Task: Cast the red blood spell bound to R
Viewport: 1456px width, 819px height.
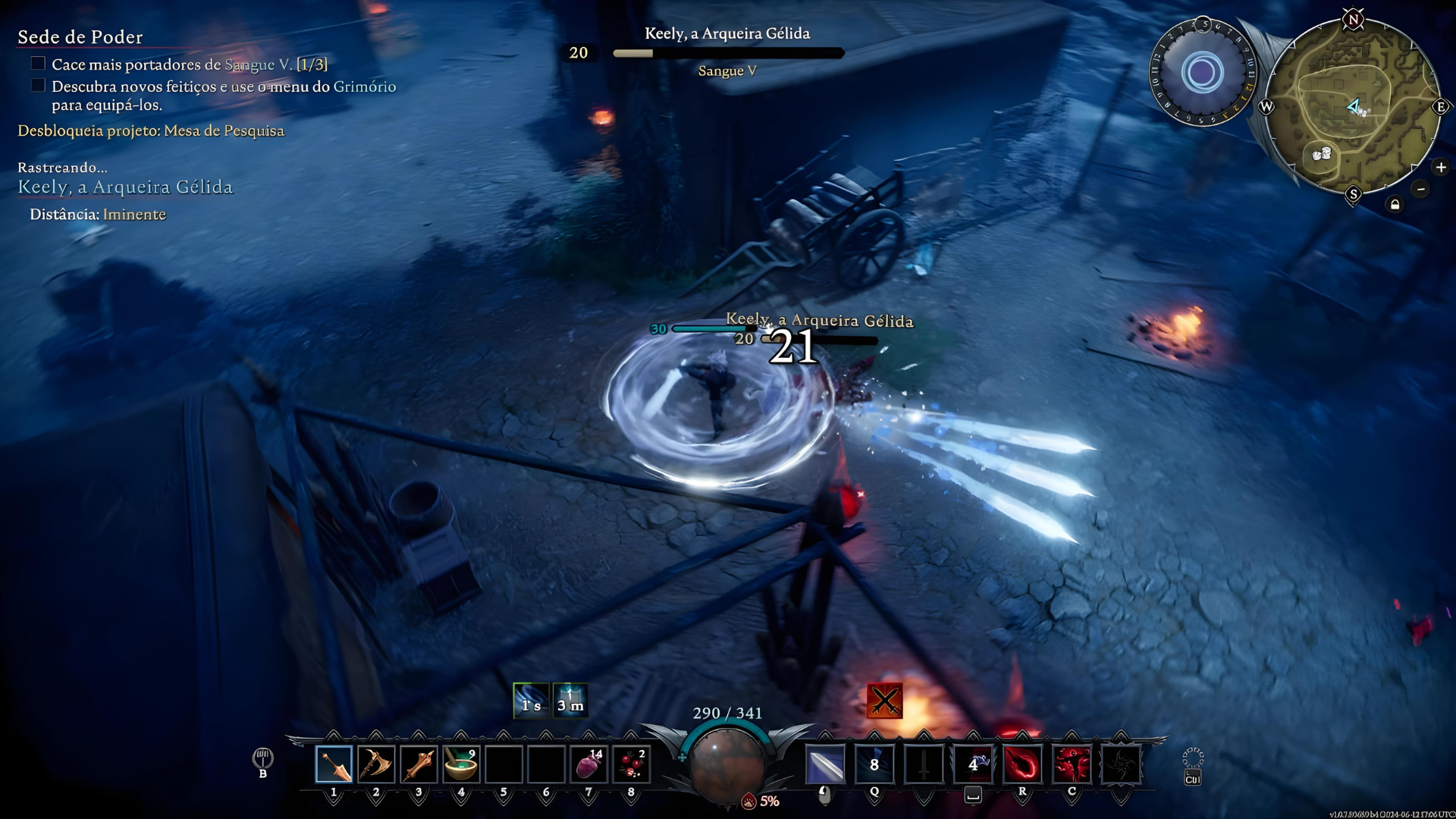Action: tap(1022, 764)
